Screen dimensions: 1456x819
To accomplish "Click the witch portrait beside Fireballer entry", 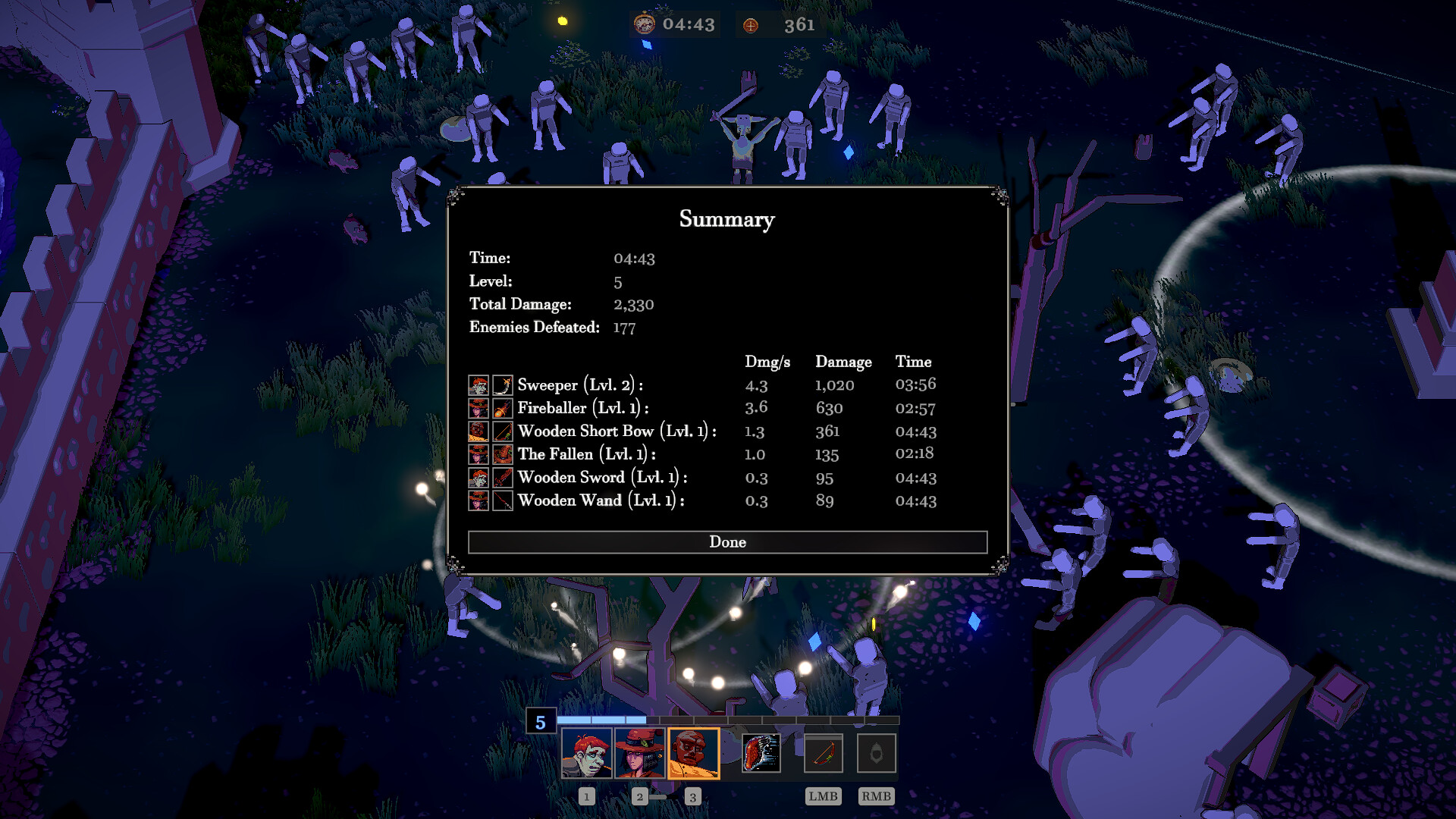I will pos(477,409).
